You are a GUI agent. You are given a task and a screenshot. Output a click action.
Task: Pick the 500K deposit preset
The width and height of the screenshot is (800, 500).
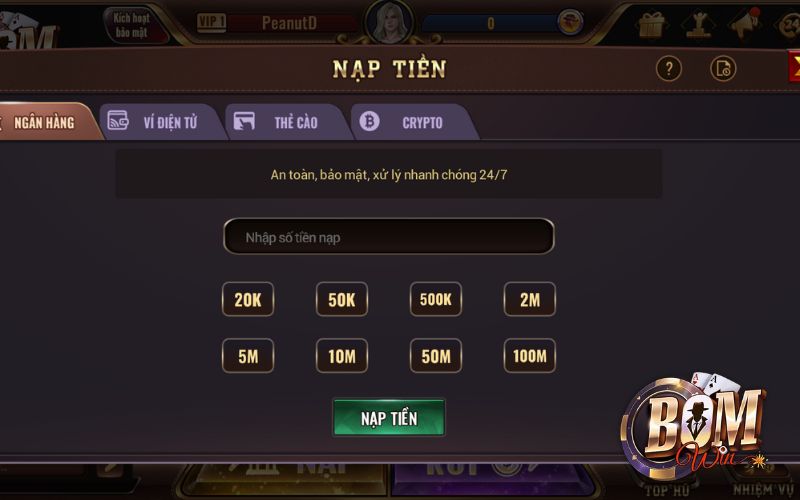coord(436,299)
